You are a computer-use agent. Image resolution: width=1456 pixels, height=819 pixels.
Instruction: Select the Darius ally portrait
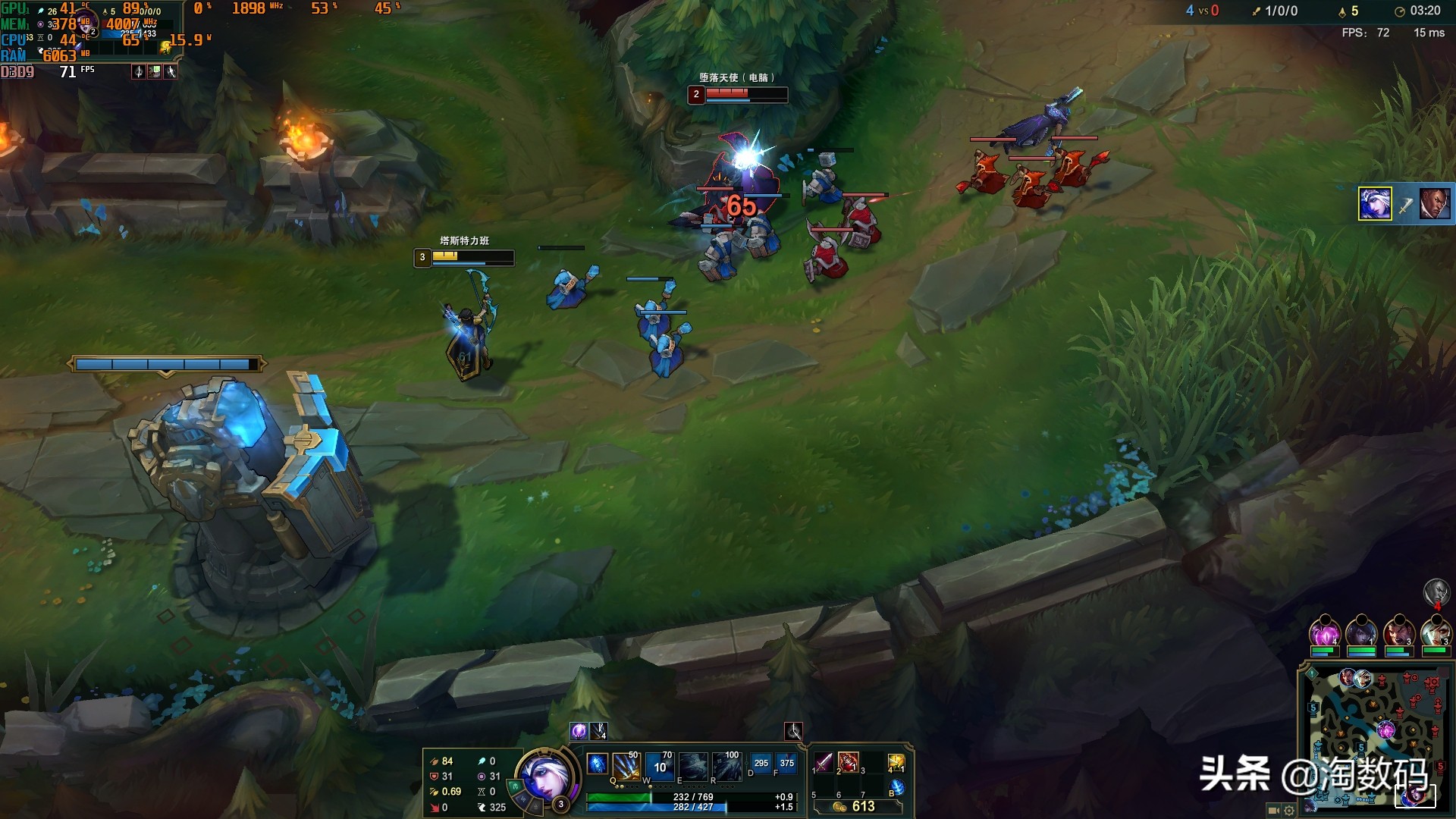(x=1398, y=632)
